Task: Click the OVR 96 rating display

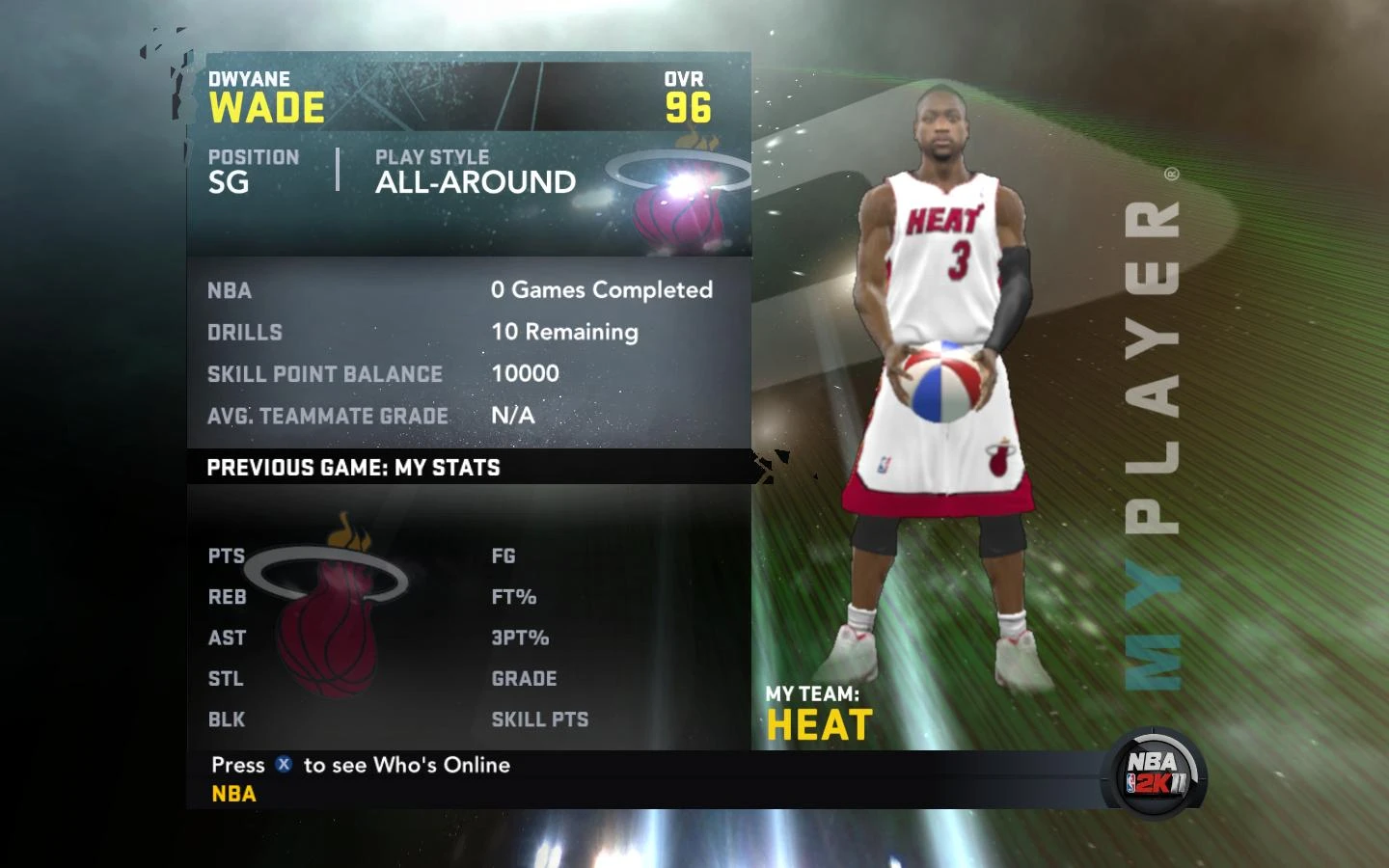Action: pos(685,96)
